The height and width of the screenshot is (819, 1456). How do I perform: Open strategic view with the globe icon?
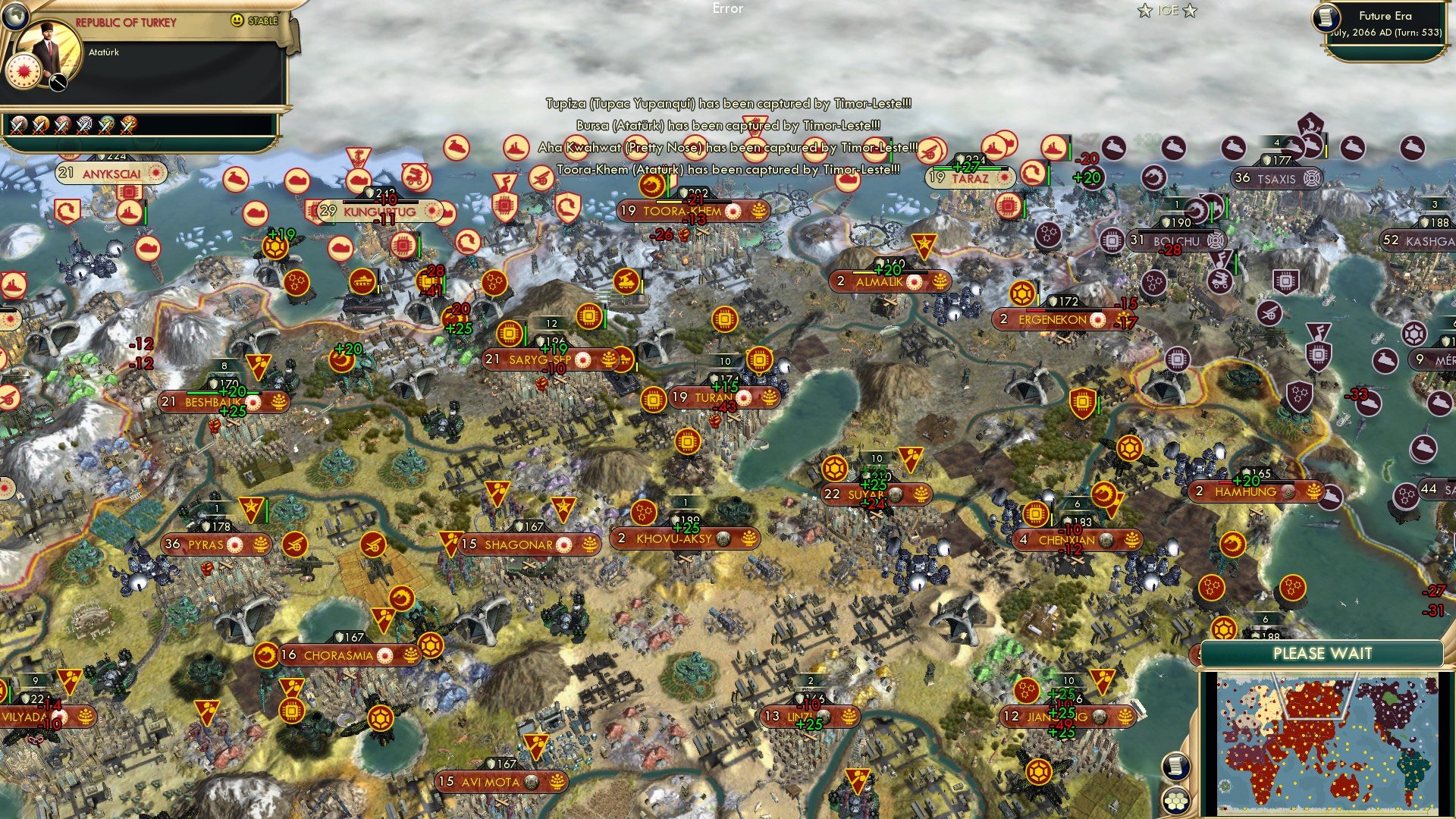click(16, 15)
